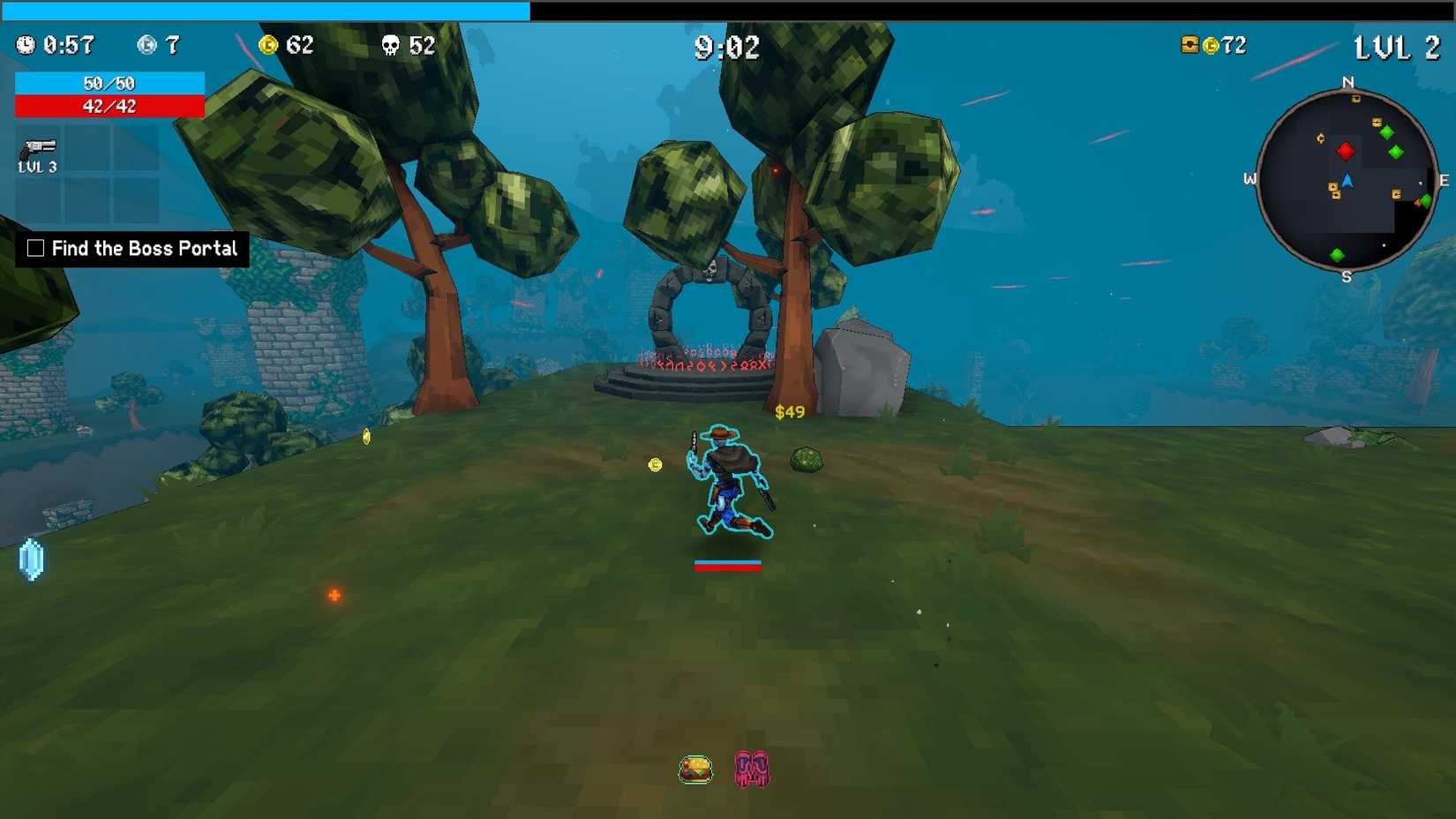The image size is (1456, 819).
Task: Click the 9:02 match timer
Action: pos(729,48)
